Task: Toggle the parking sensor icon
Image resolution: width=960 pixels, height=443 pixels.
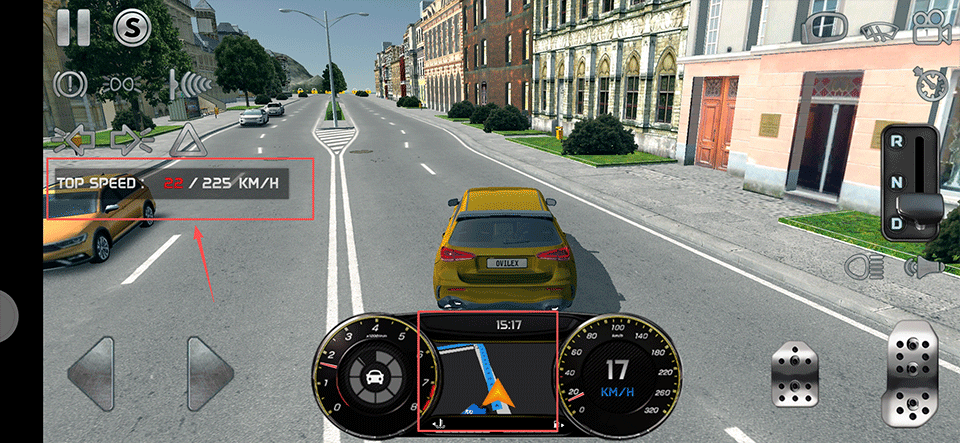Action: 189,83
